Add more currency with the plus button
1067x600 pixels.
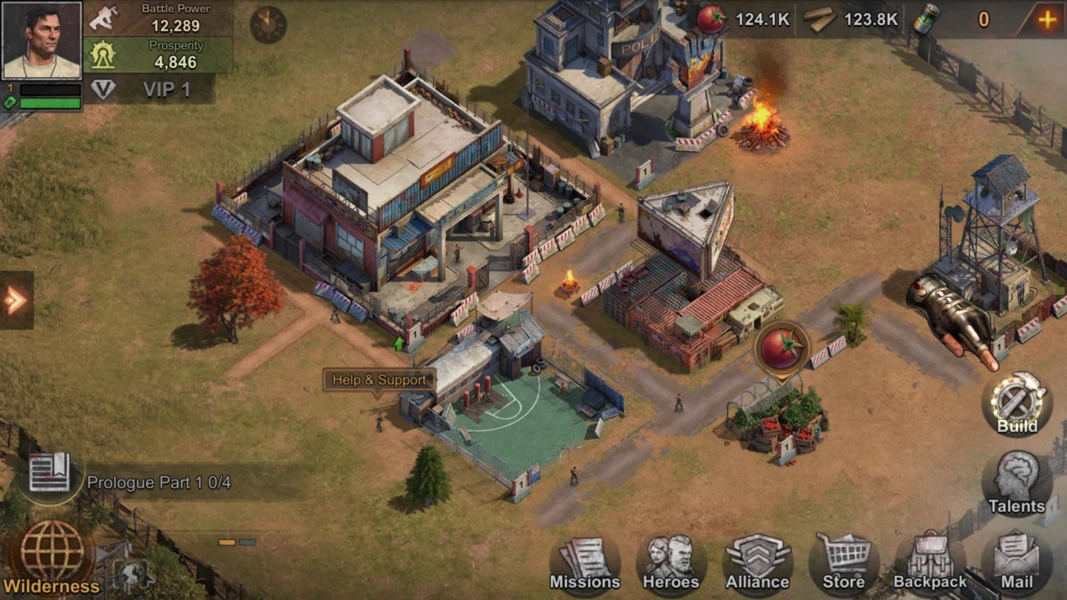click(x=1046, y=19)
